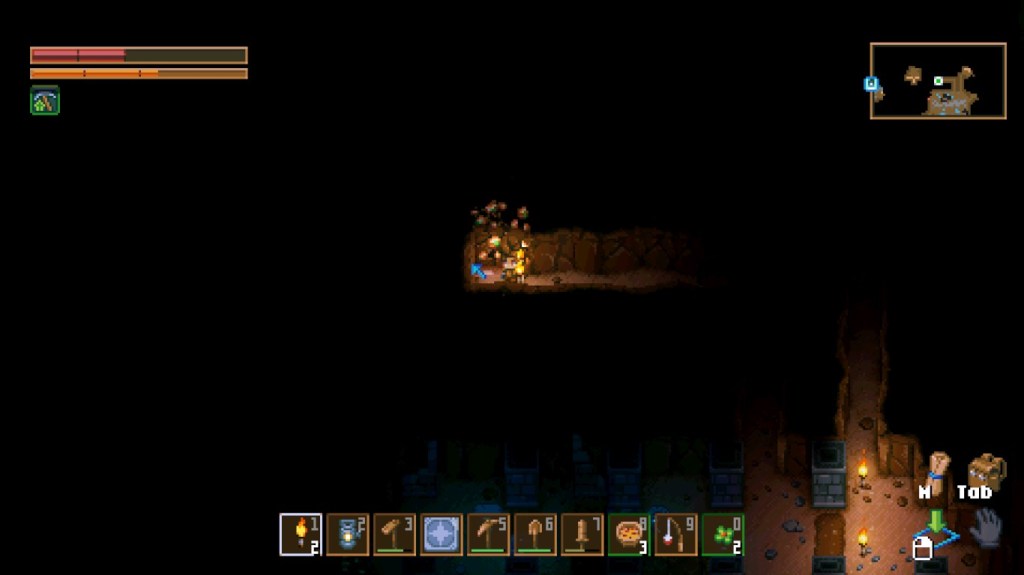Open the inventory backpack icon
Image resolution: width=1024 pixels, height=575 pixels.
point(986,470)
